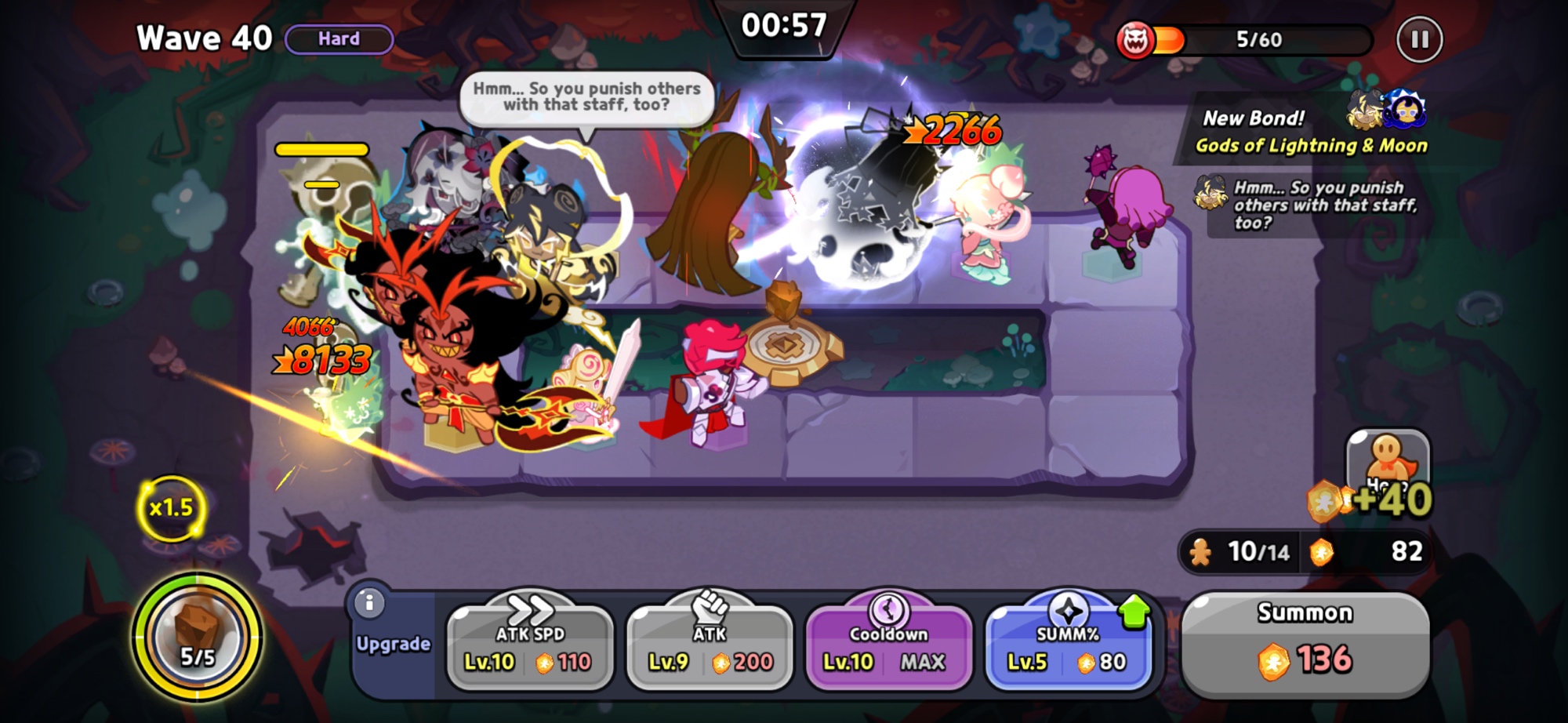Activate the 5/5 rock skill button
The width and height of the screenshot is (1568, 723).
click(197, 636)
